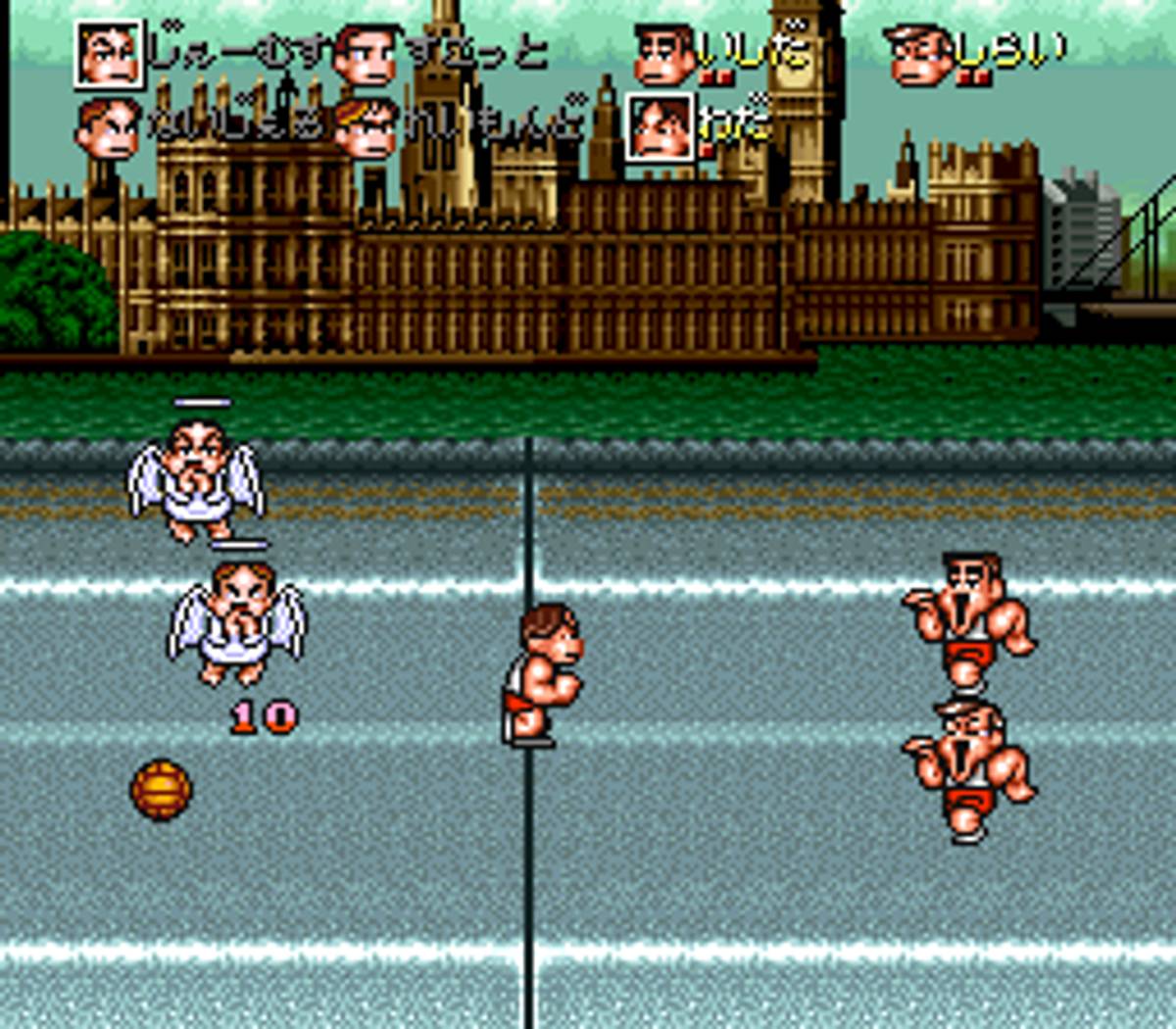Select James's portrait in the team roster

[109, 54]
